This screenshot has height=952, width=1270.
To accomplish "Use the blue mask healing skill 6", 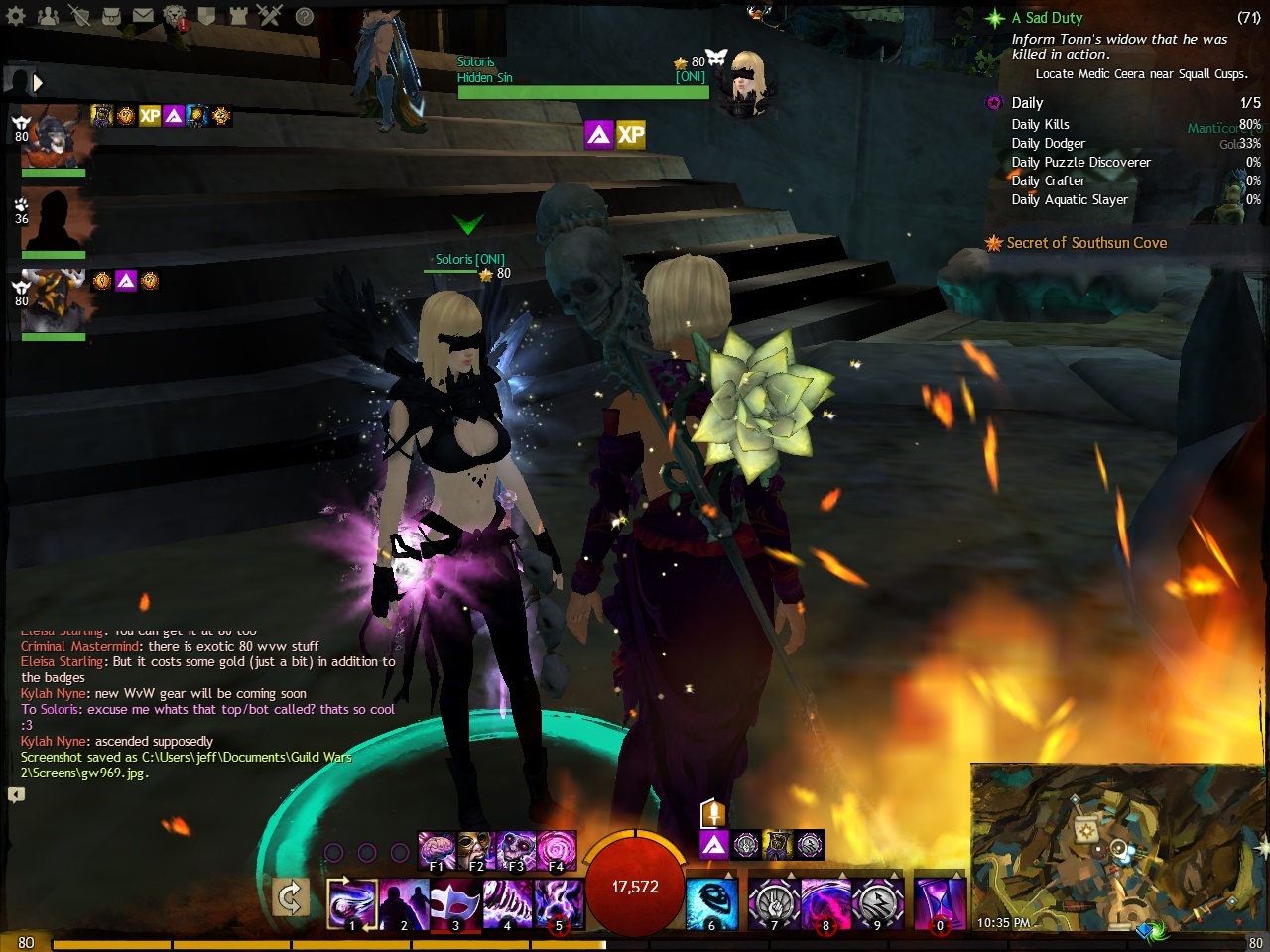I will point(711,902).
